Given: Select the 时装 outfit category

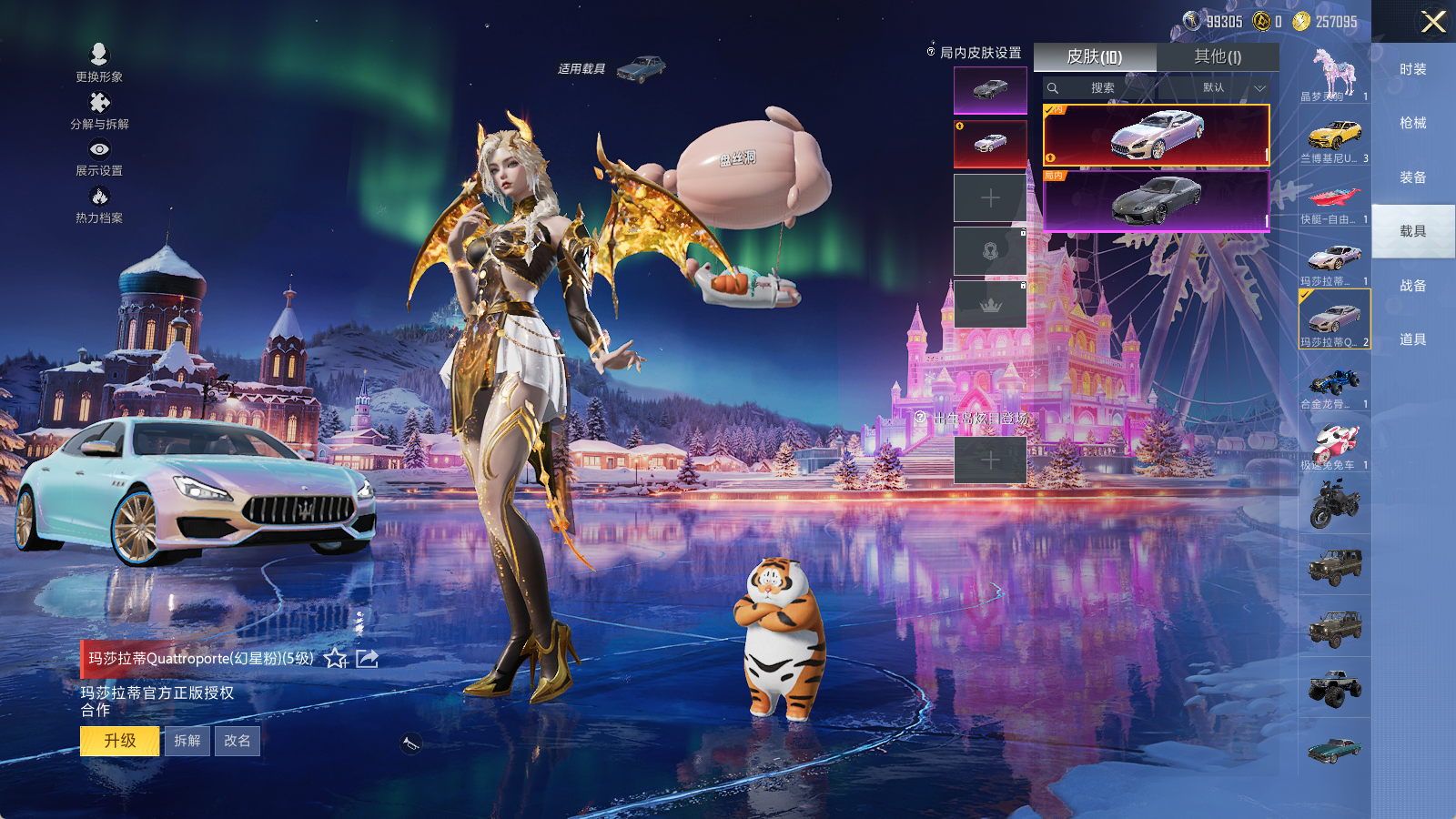Looking at the screenshot, I should 1412,69.
